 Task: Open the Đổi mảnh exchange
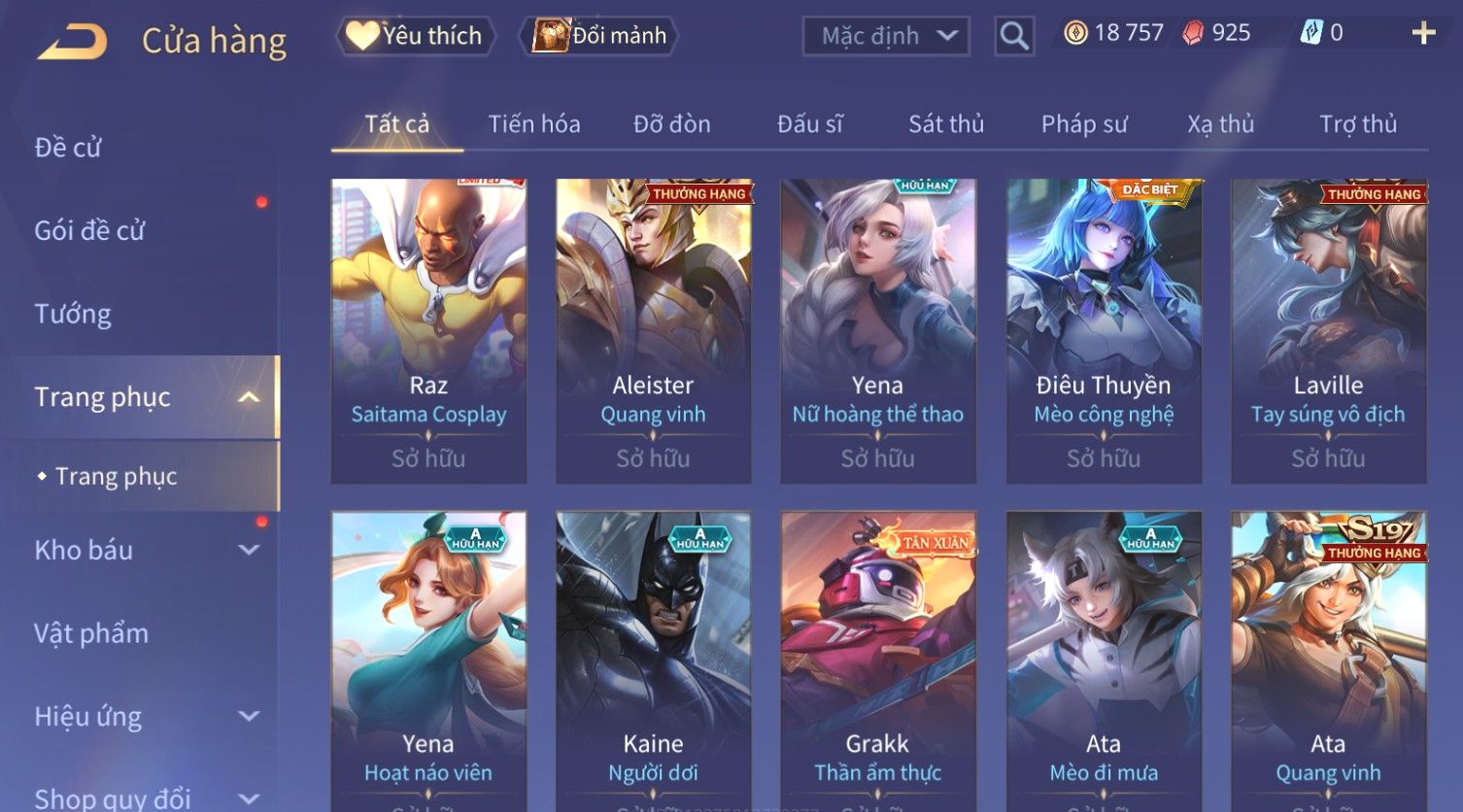click(599, 36)
